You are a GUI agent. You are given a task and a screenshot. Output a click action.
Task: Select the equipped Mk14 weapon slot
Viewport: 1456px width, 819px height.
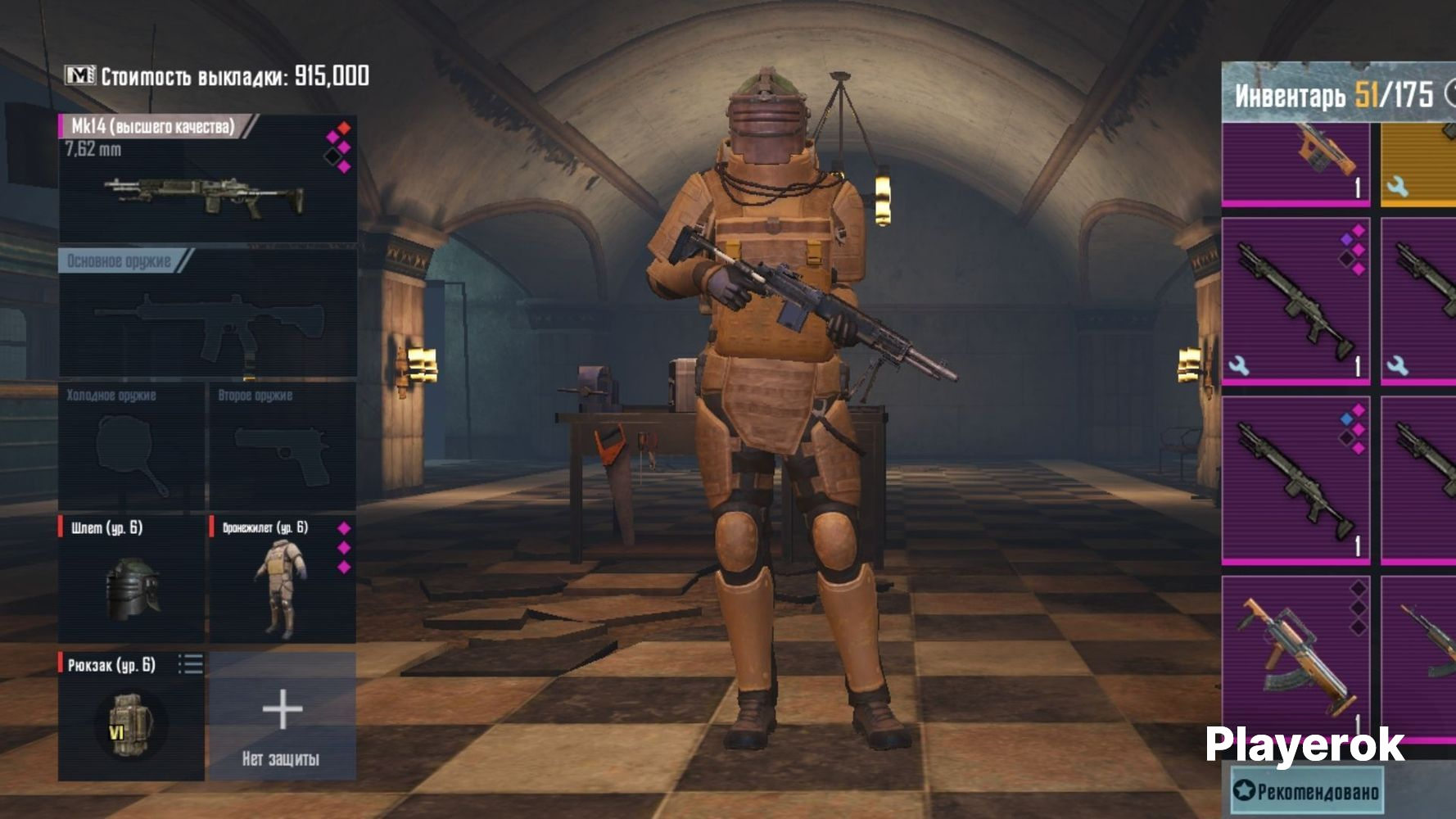click(x=207, y=179)
